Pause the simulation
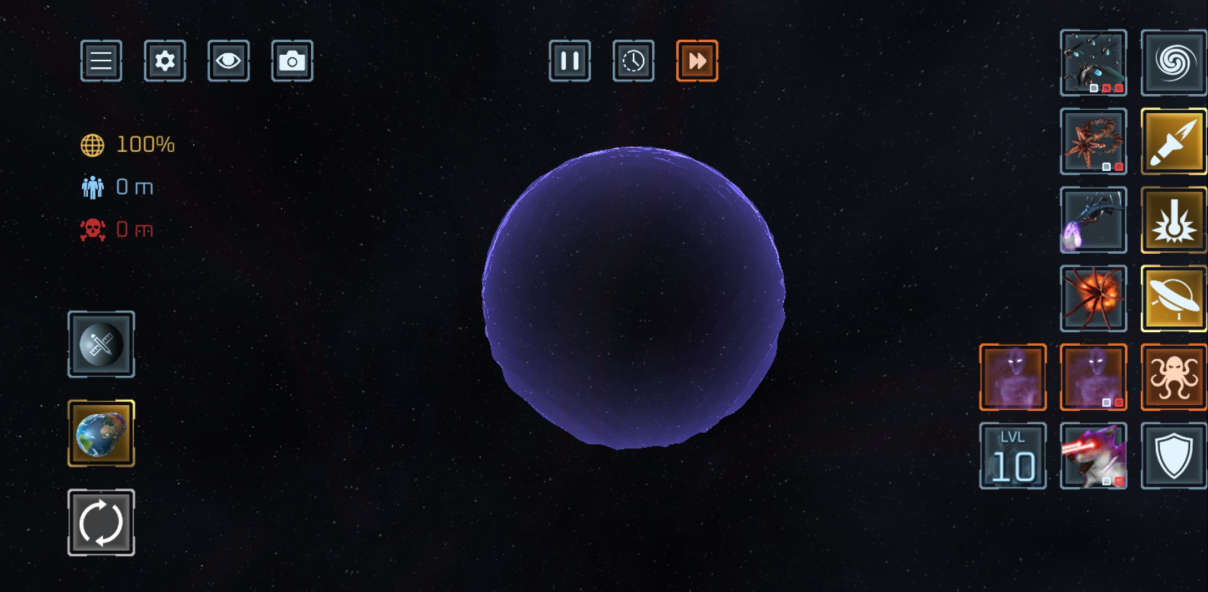The image size is (1208, 592). click(570, 61)
